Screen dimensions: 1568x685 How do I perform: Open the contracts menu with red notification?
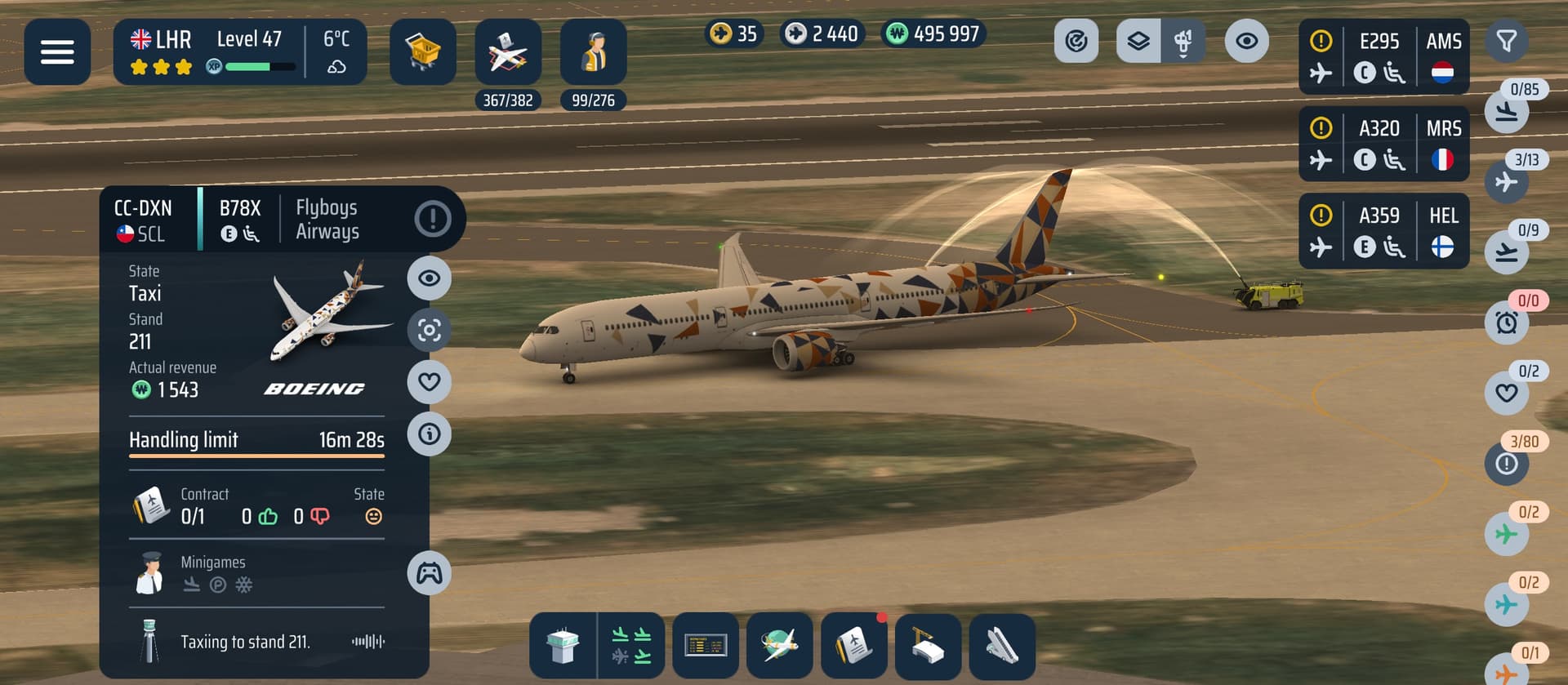point(854,646)
